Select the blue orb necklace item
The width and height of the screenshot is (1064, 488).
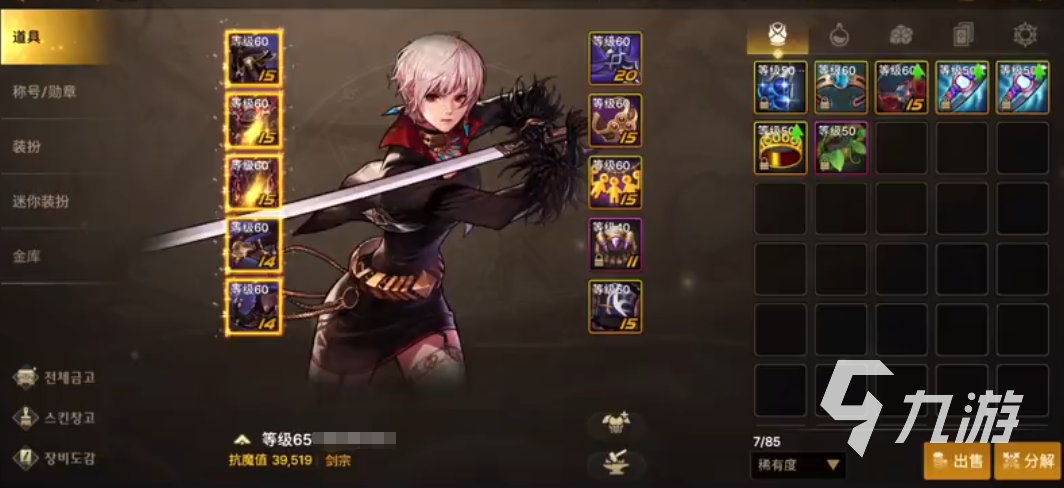click(780, 87)
